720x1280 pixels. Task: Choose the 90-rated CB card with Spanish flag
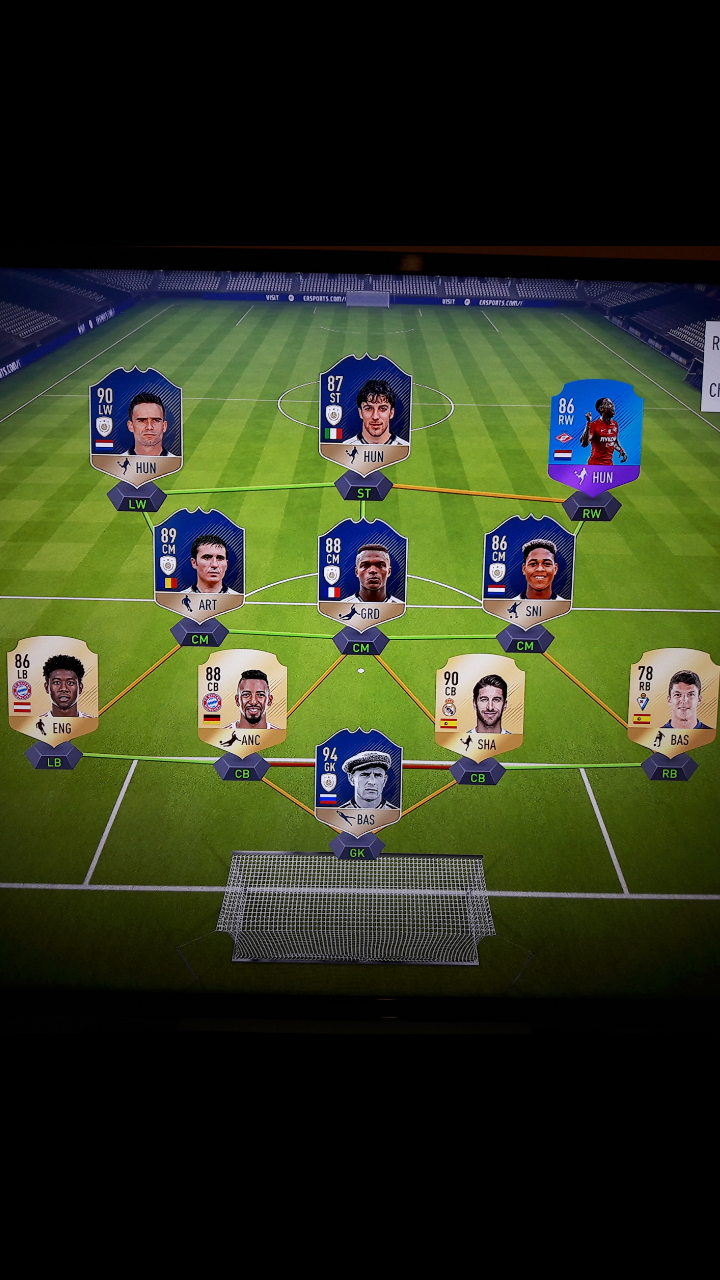(x=479, y=704)
